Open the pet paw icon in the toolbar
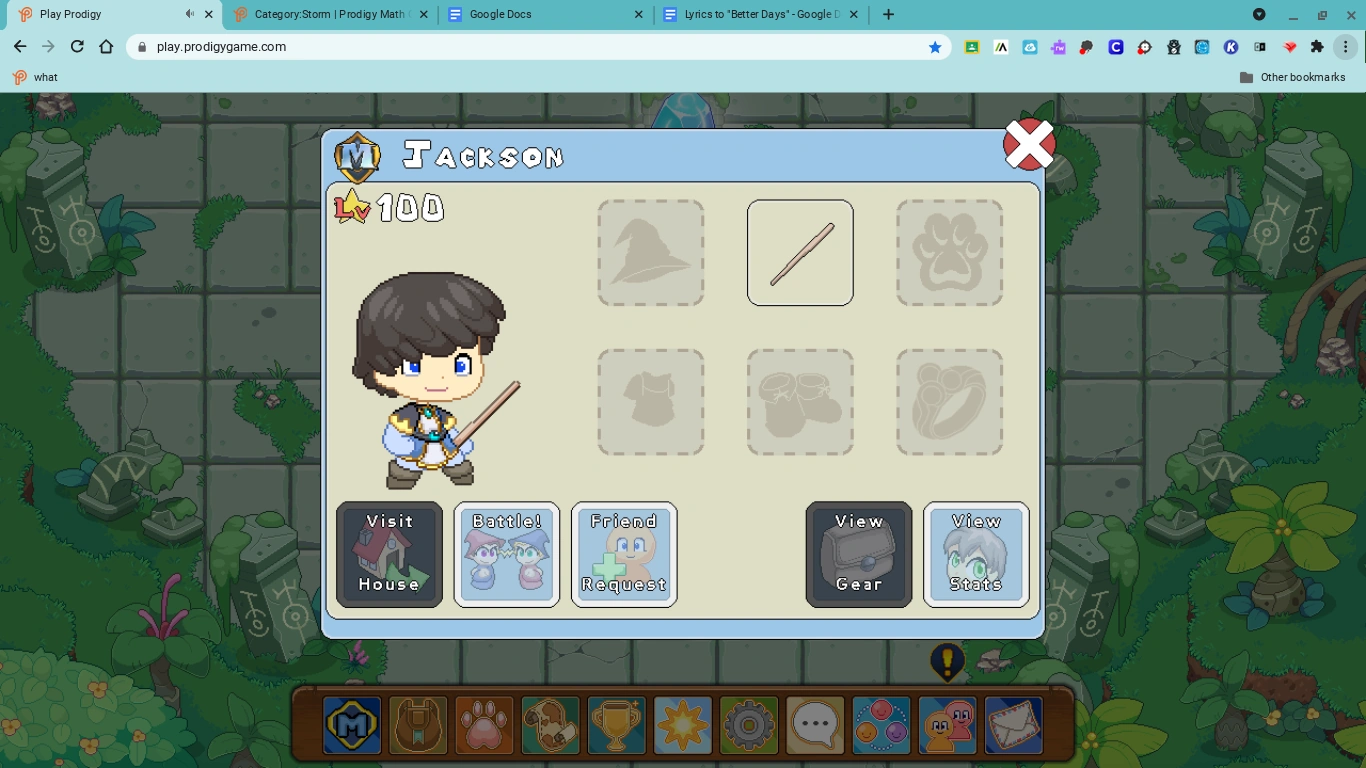Viewport: 1366px width, 768px height. pos(484,725)
